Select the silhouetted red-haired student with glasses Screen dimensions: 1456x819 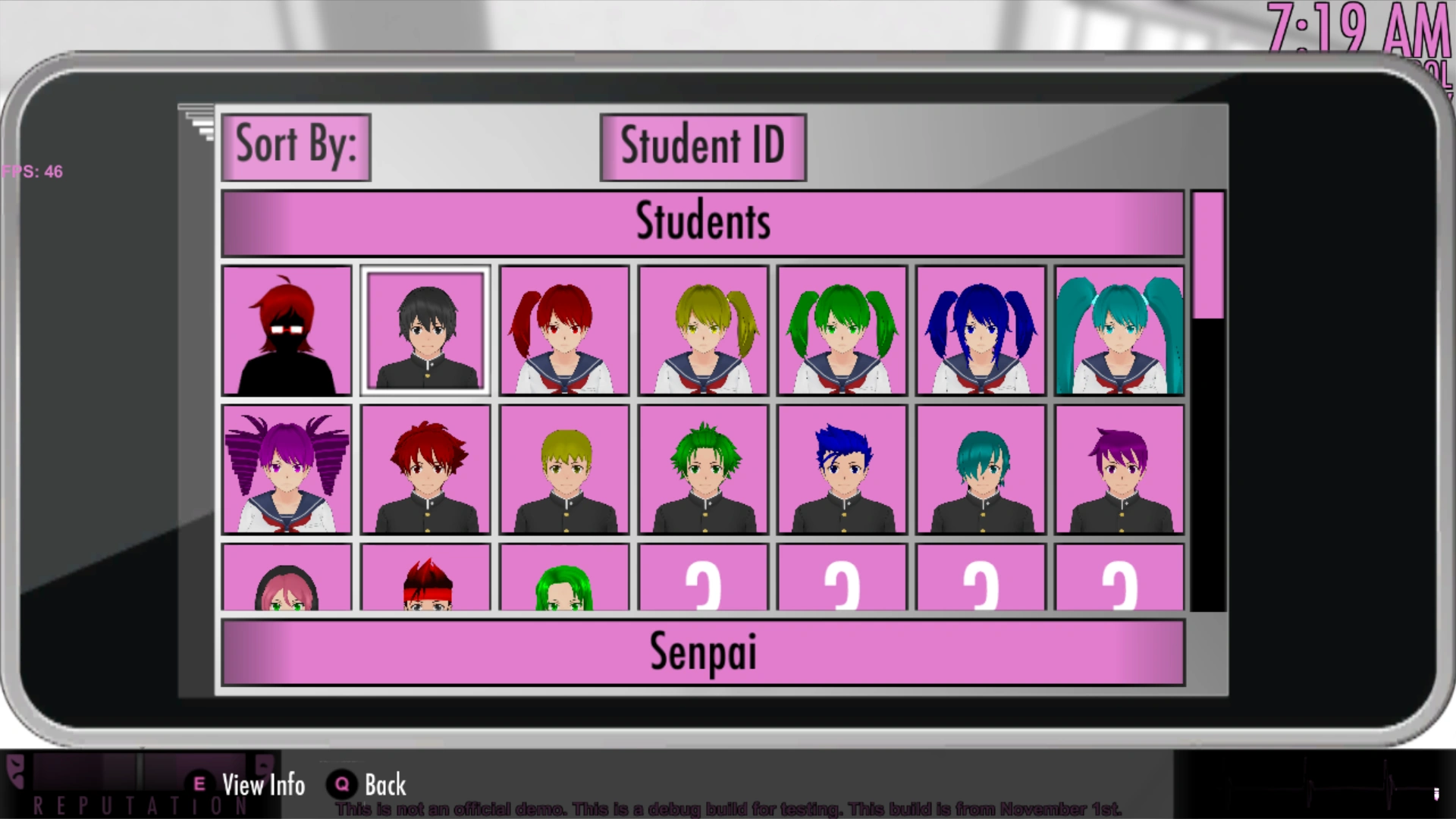[287, 330]
